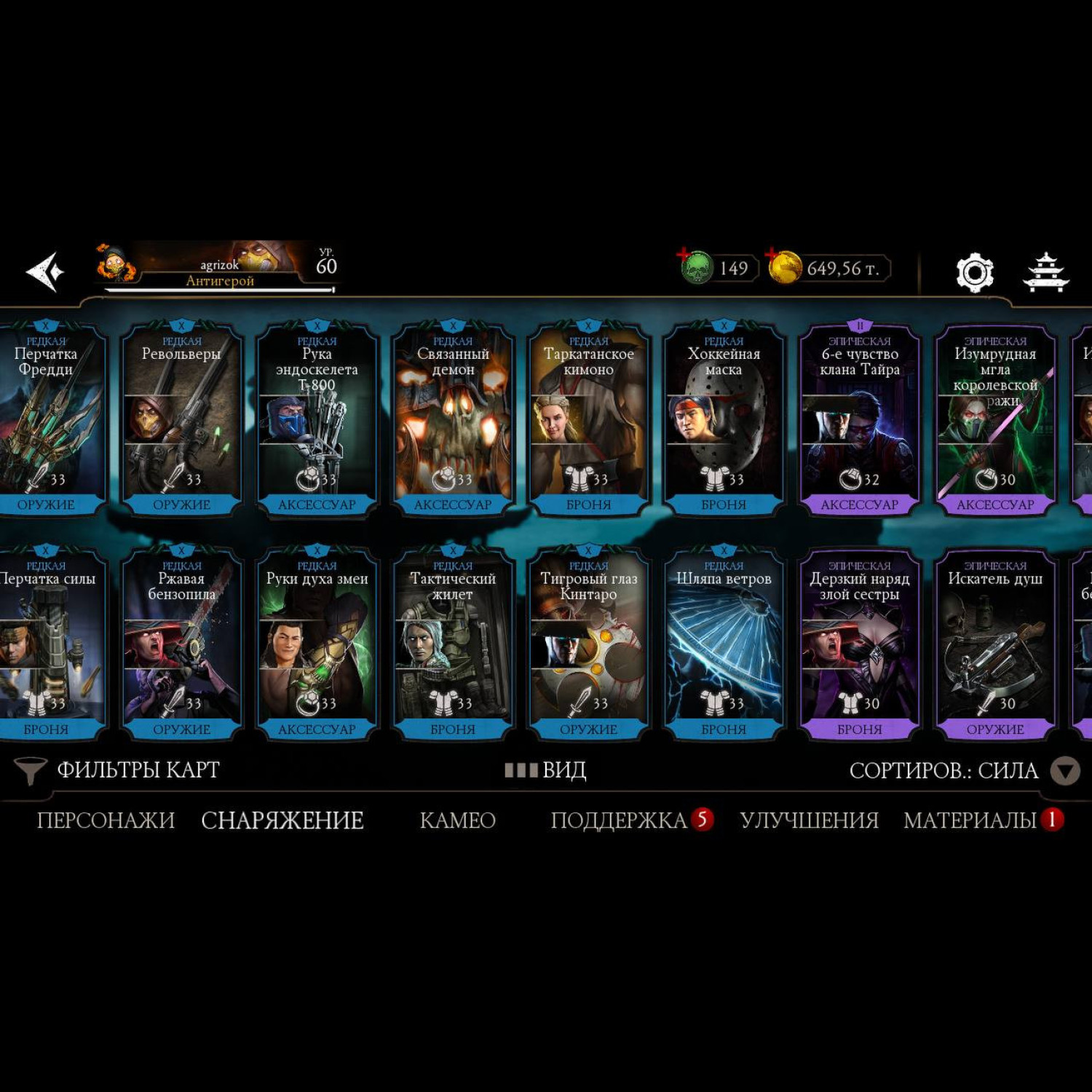This screenshot has width=1092, height=1092.
Task: Select the Револьверы weapon card
Action: point(181,420)
